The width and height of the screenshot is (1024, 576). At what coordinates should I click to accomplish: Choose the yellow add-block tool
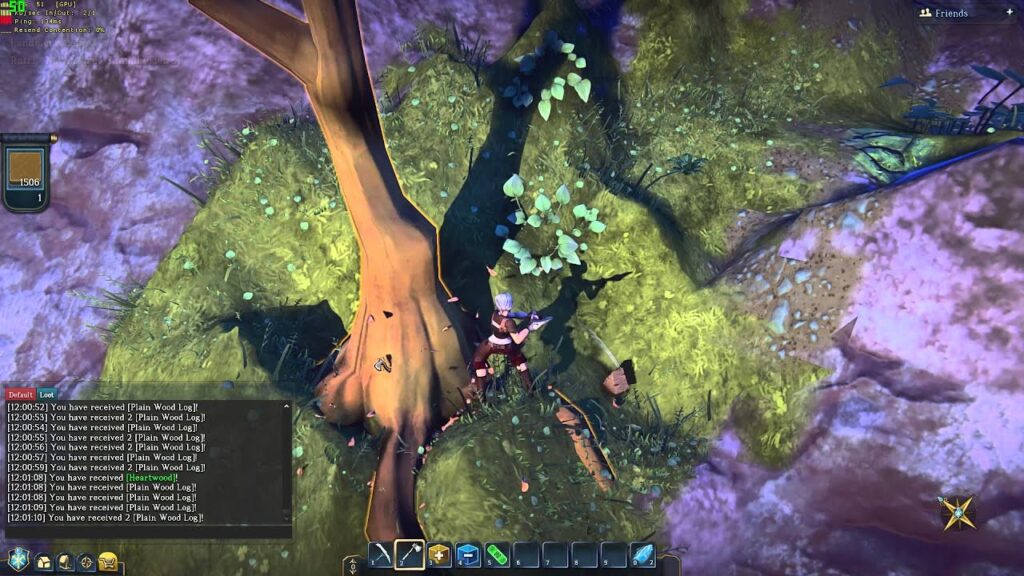pyautogui.click(x=439, y=555)
